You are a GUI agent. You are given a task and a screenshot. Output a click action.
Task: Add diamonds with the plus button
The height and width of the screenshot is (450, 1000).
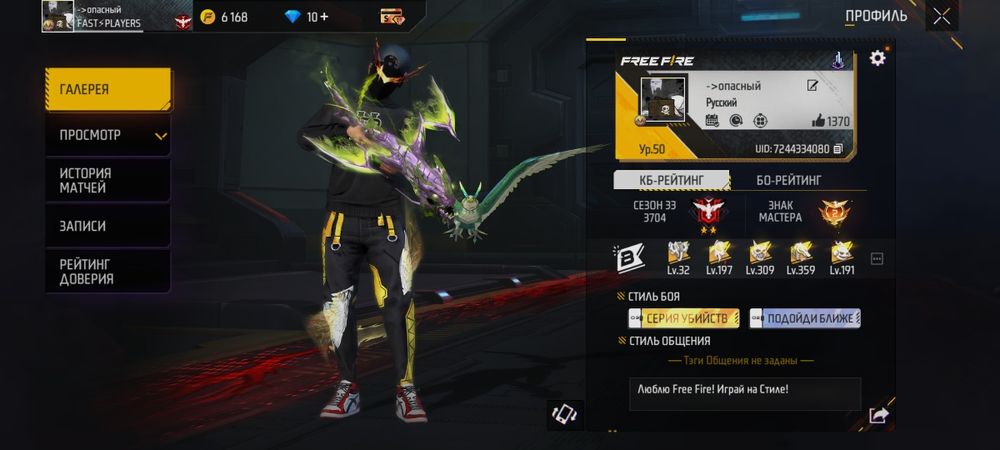pyautogui.click(x=324, y=17)
